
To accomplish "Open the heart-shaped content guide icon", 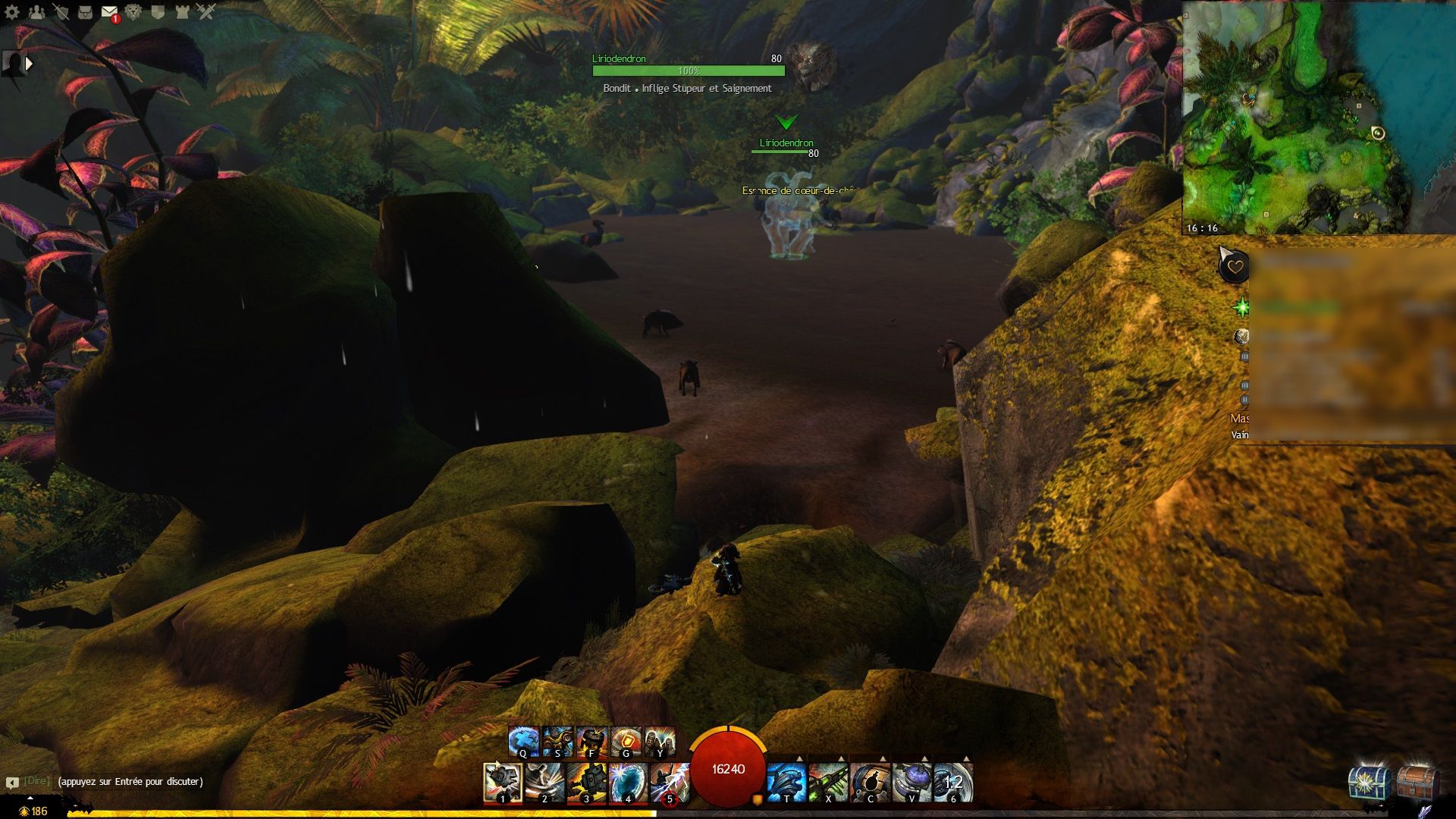I will (1235, 267).
